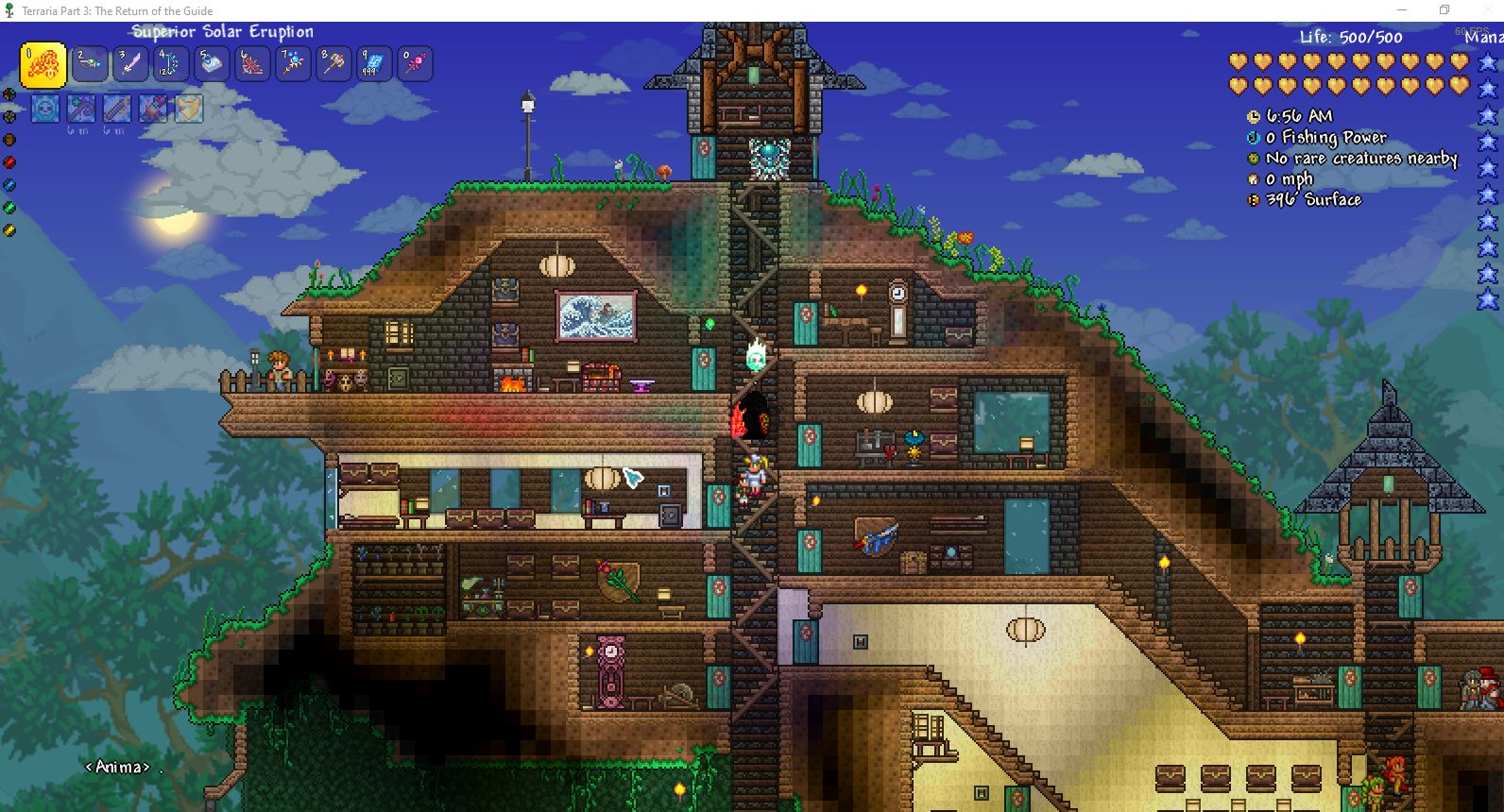Toggle the yellow gem icon in left sidebar
The width and height of the screenshot is (1504, 812).
(x=9, y=229)
